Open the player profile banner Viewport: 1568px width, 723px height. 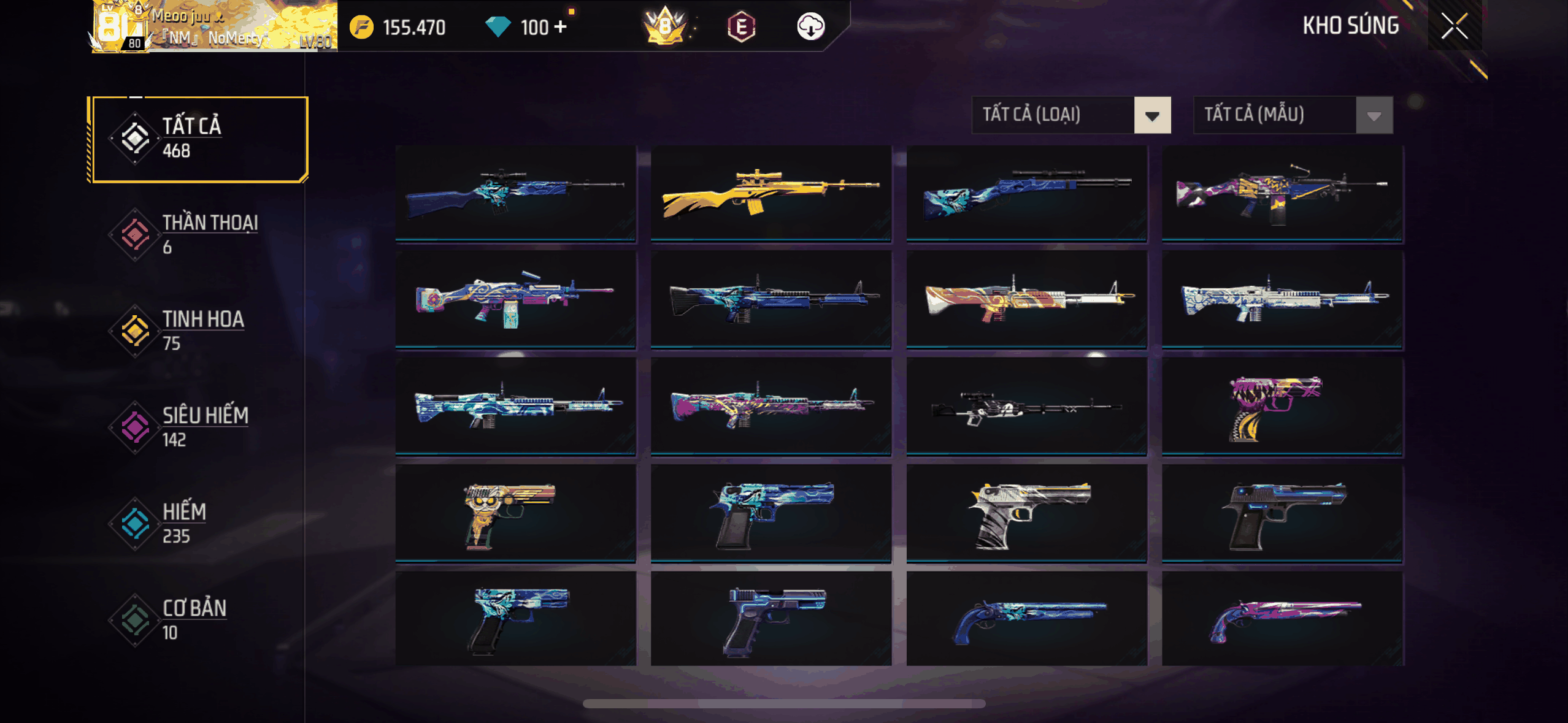tap(213, 27)
